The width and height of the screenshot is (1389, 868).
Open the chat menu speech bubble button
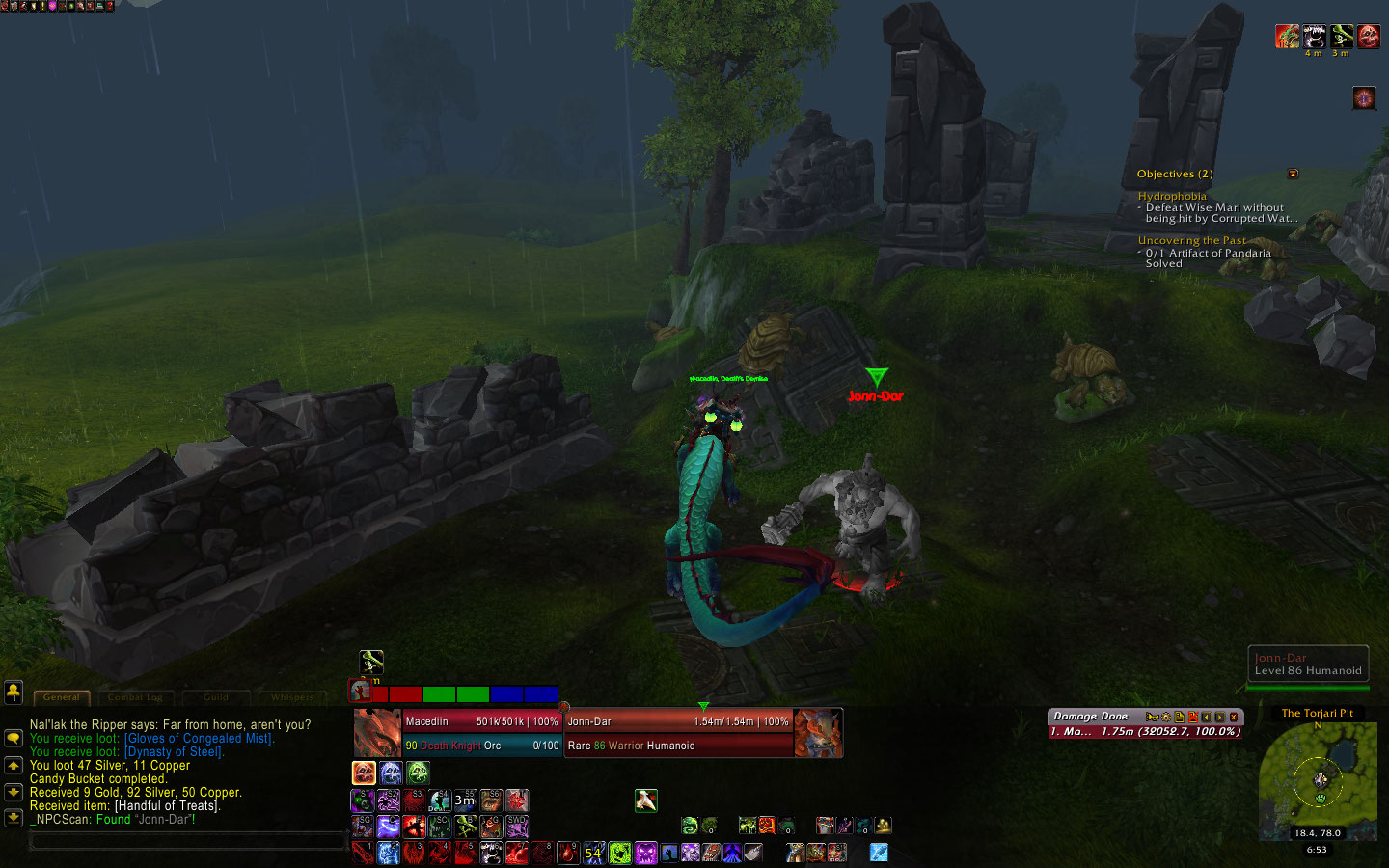pos(14,738)
